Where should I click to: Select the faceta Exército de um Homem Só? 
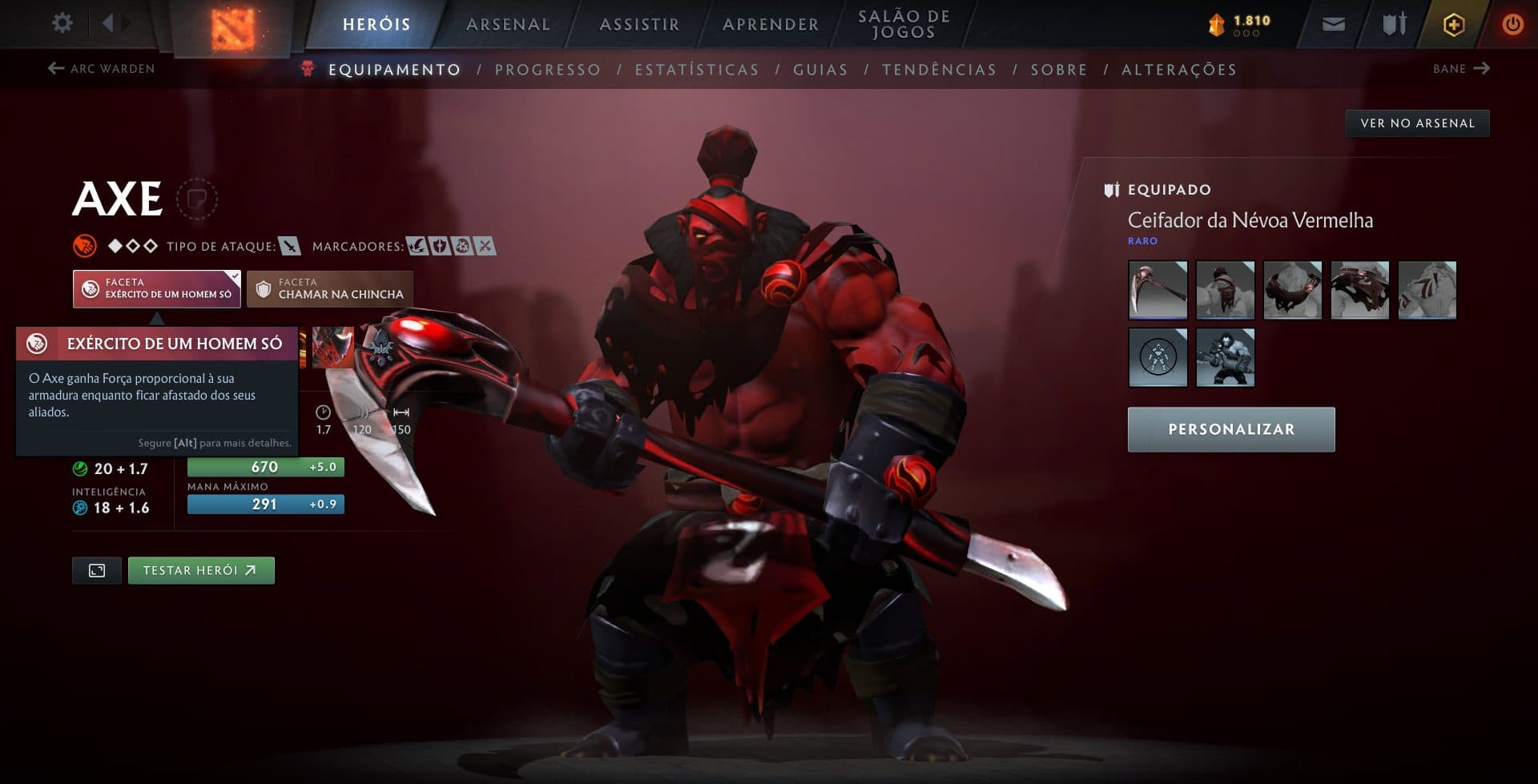tap(157, 289)
